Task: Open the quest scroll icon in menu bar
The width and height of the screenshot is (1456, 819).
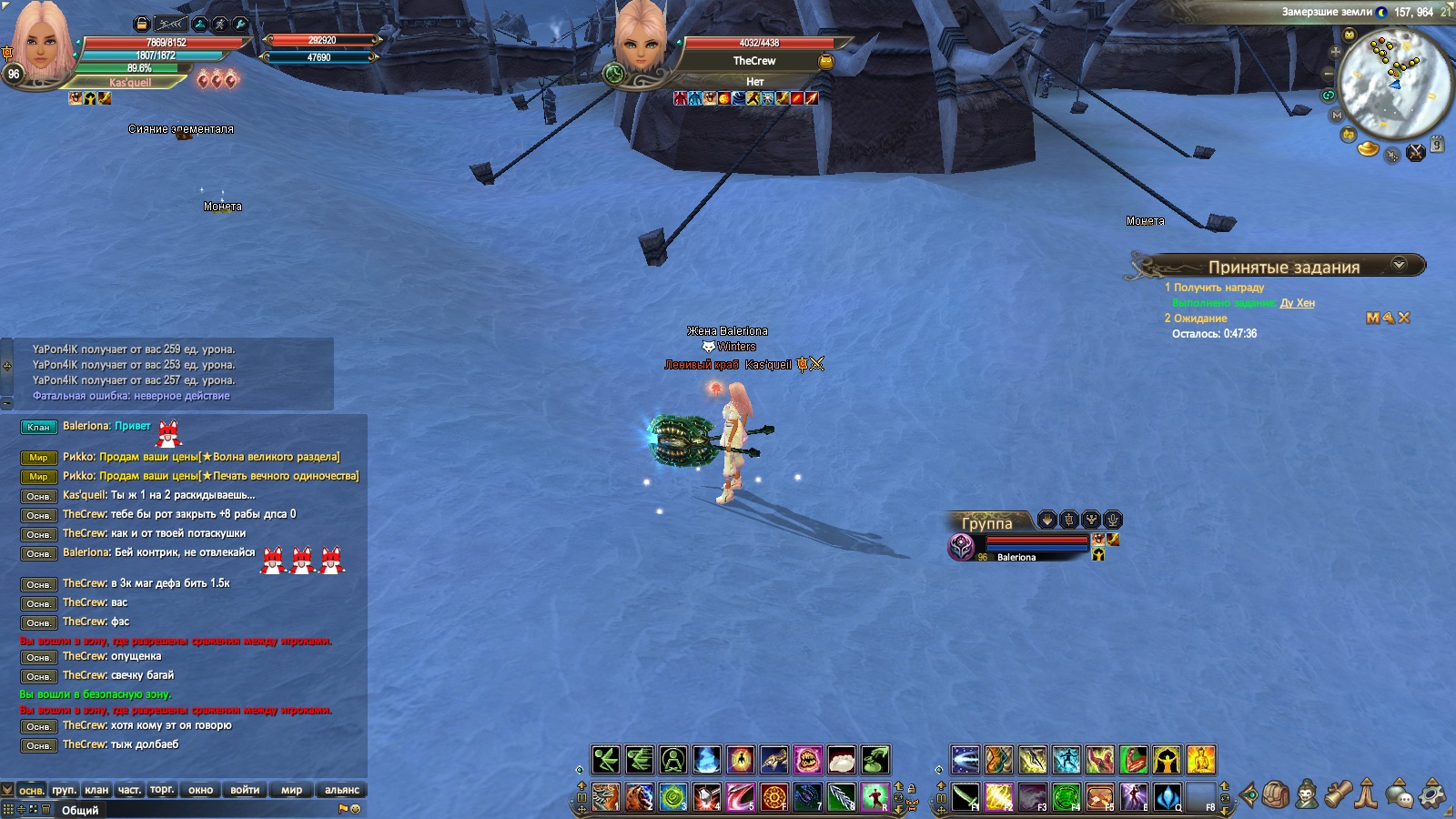Action: pyautogui.click(x=1337, y=794)
